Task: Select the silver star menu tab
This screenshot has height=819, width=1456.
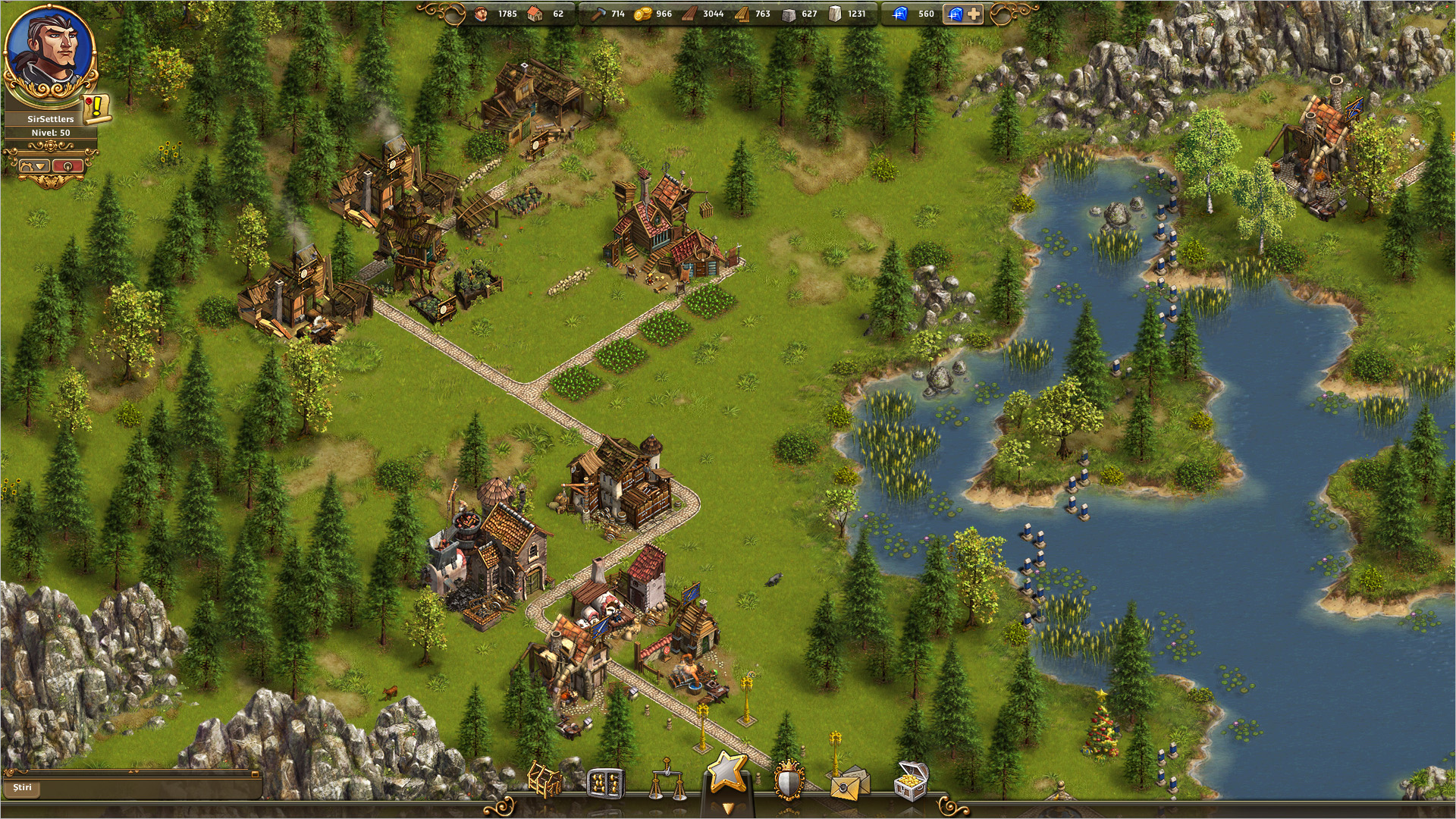Action: (727, 773)
